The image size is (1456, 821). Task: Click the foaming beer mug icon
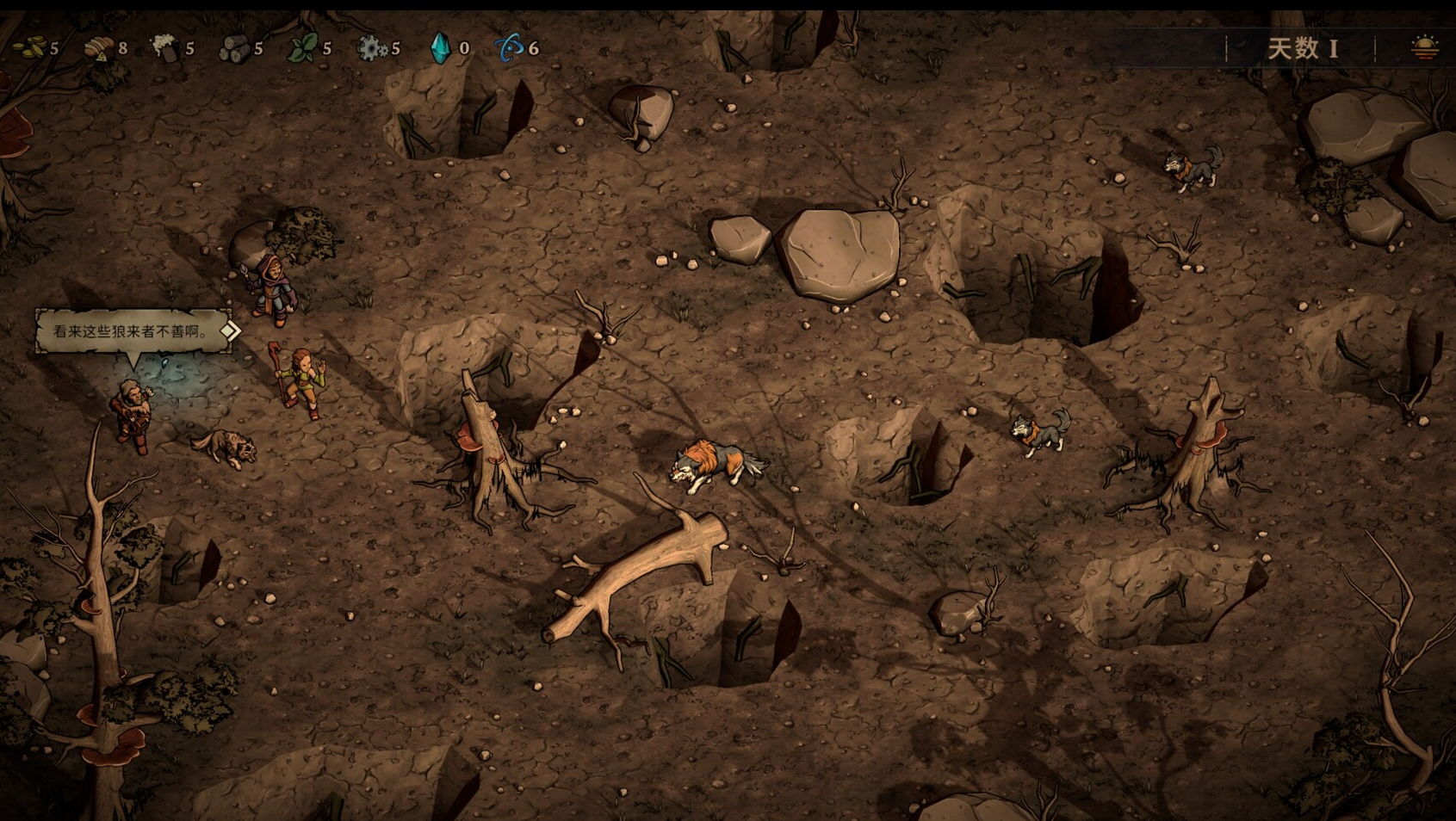[x=164, y=48]
